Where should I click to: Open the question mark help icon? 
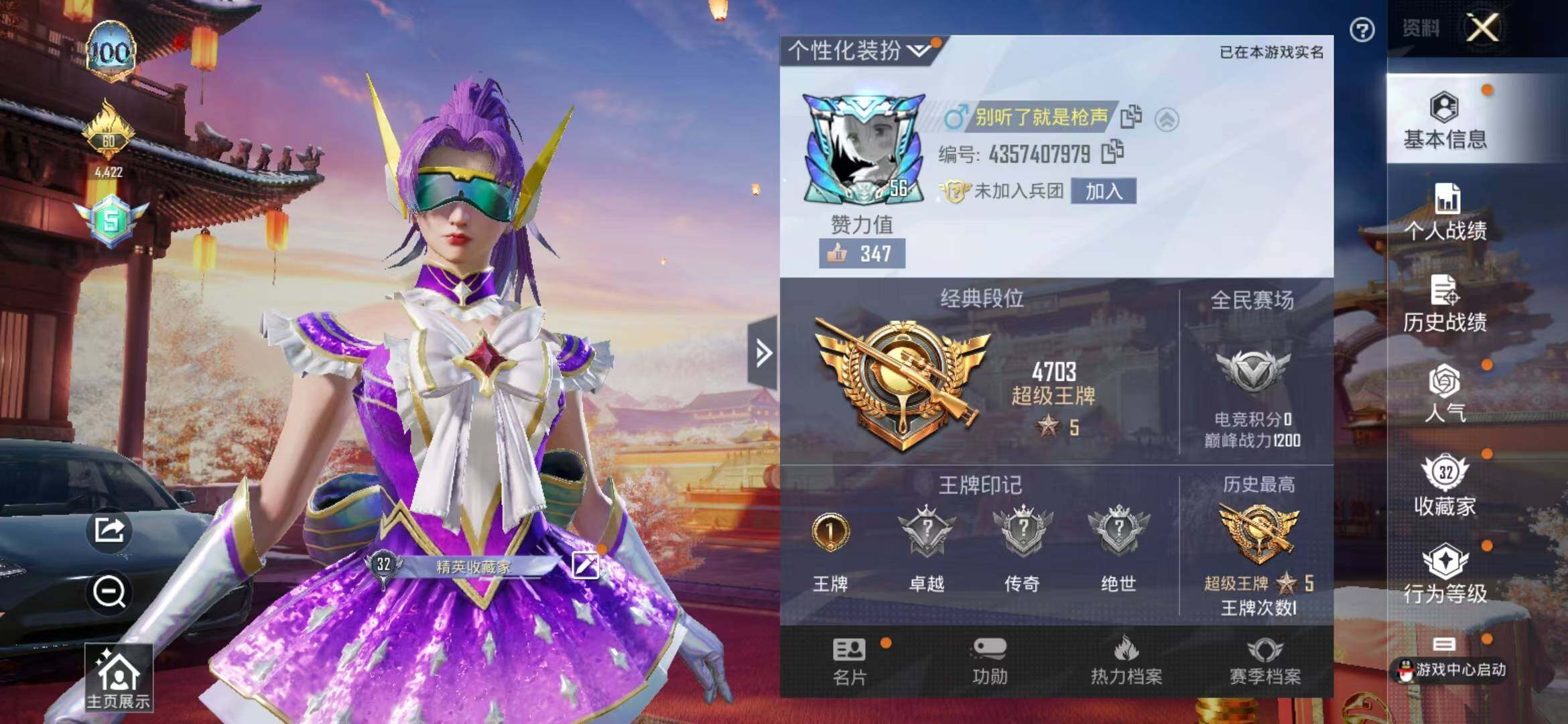(x=1362, y=30)
